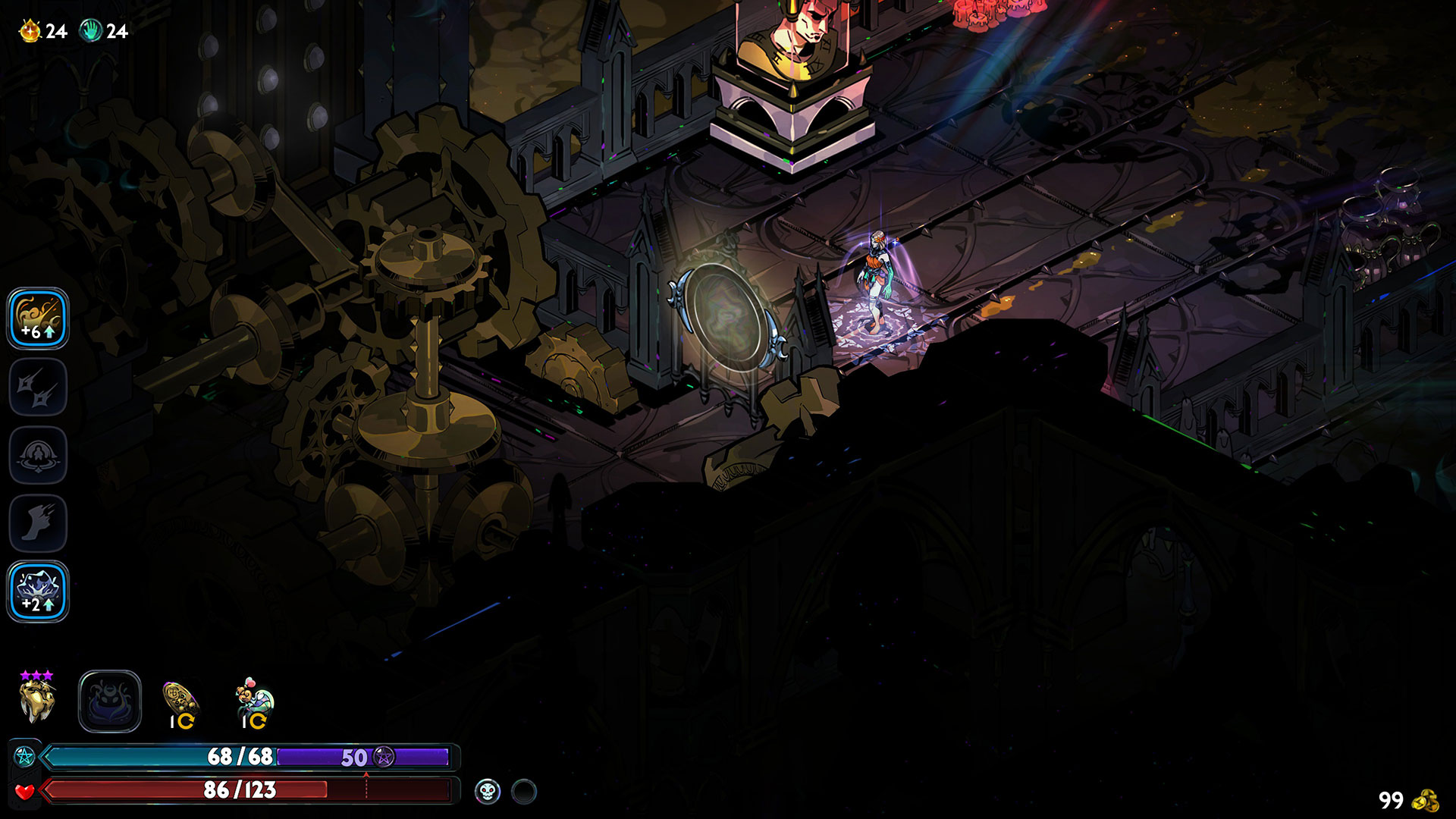Viewport: 1456px width, 819px height.
Task: Select the Attack boon slot showing +6
Action: coord(38,318)
